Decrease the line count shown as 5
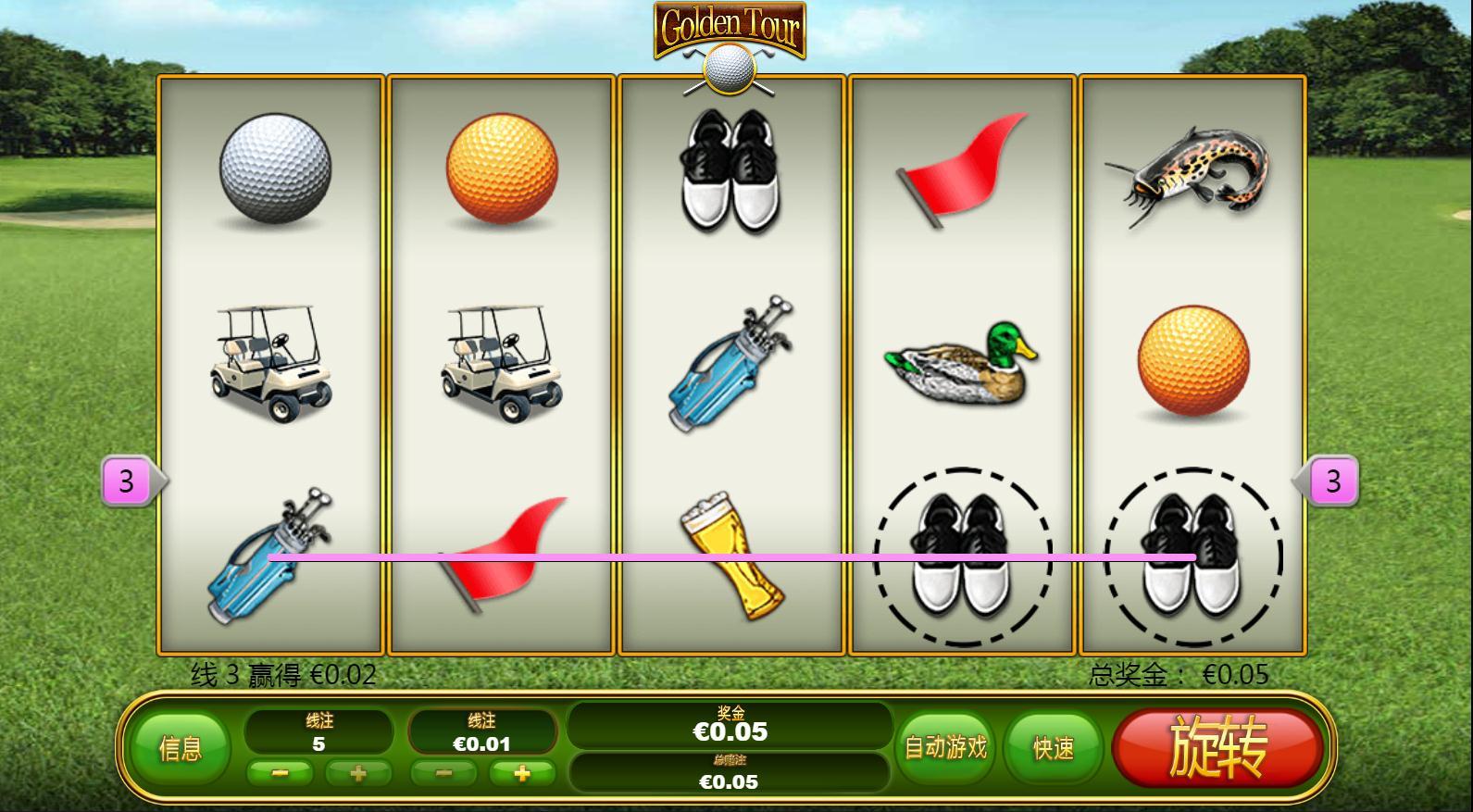The width and height of the screenshot is (1473, 812). coord(280,773)
